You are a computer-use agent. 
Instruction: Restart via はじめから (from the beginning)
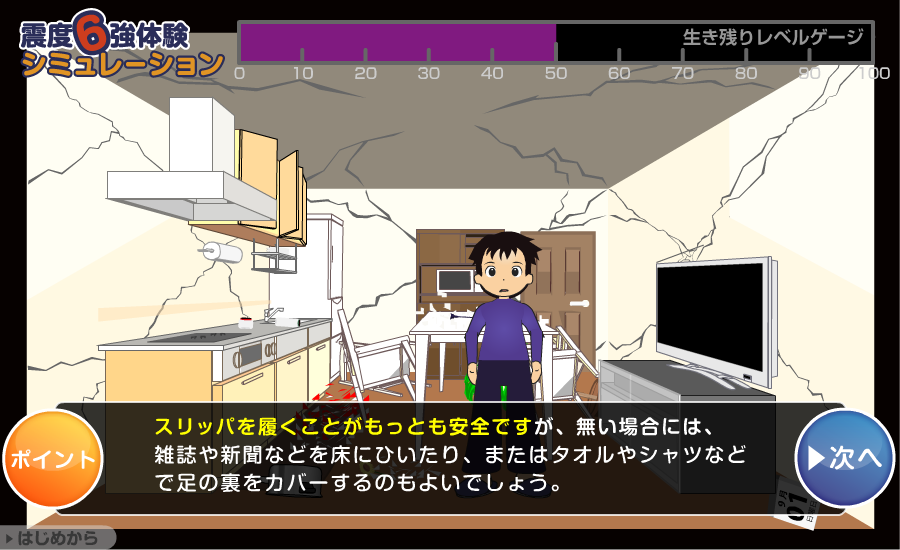coord(56,539)
